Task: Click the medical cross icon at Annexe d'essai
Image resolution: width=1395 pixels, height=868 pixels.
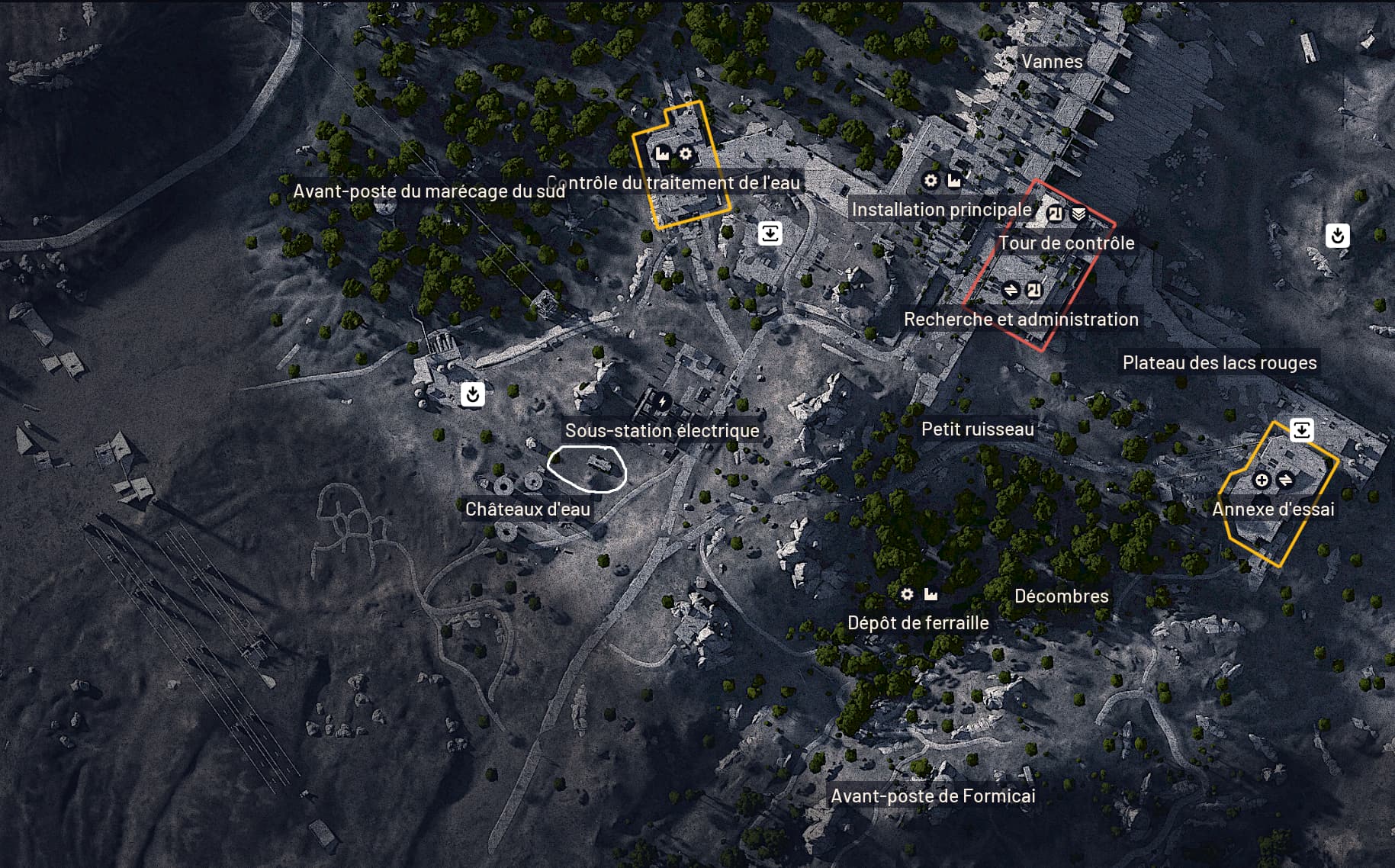Action: (1261, 480)
